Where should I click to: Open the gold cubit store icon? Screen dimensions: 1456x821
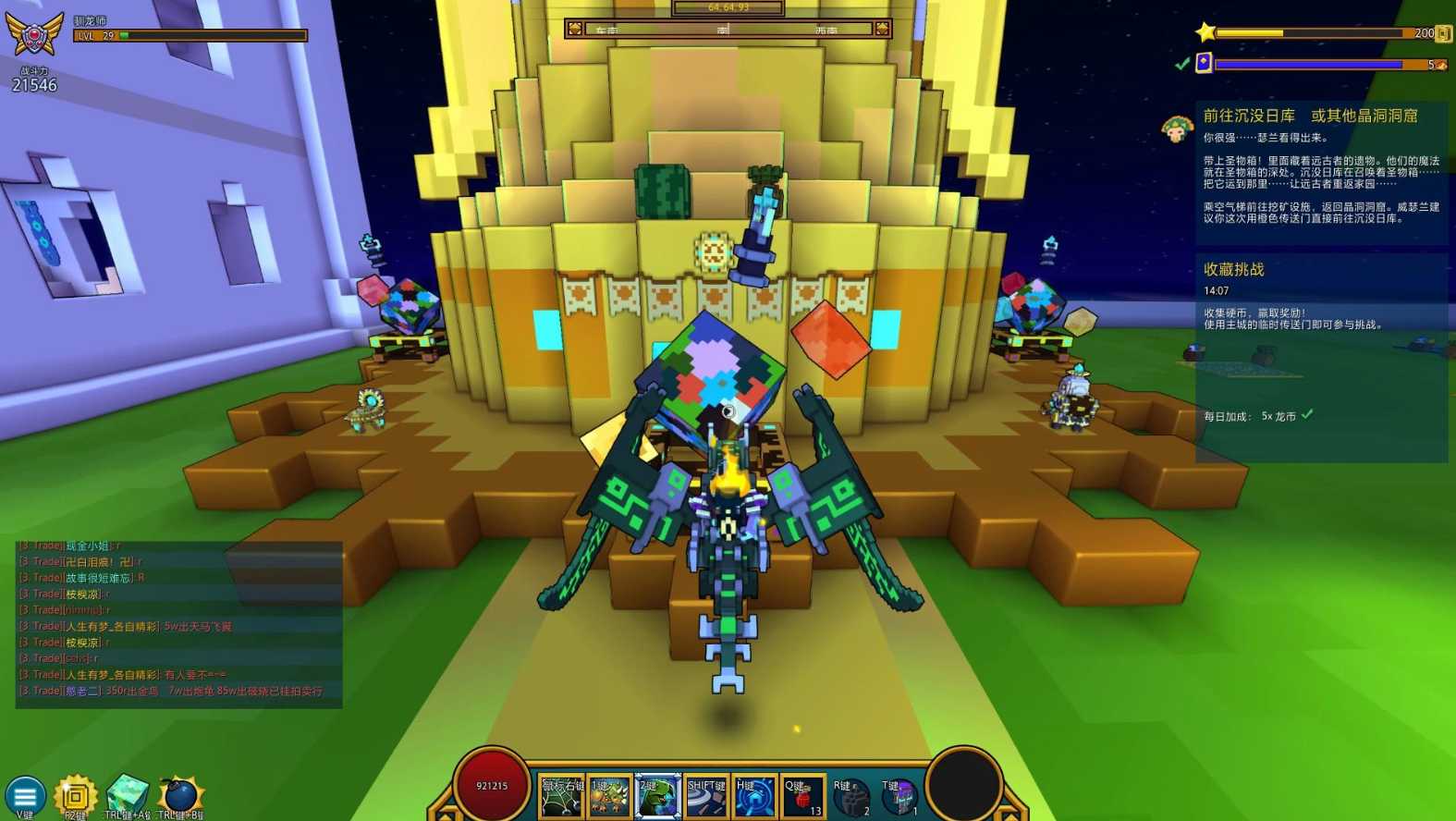coord(76,796)
